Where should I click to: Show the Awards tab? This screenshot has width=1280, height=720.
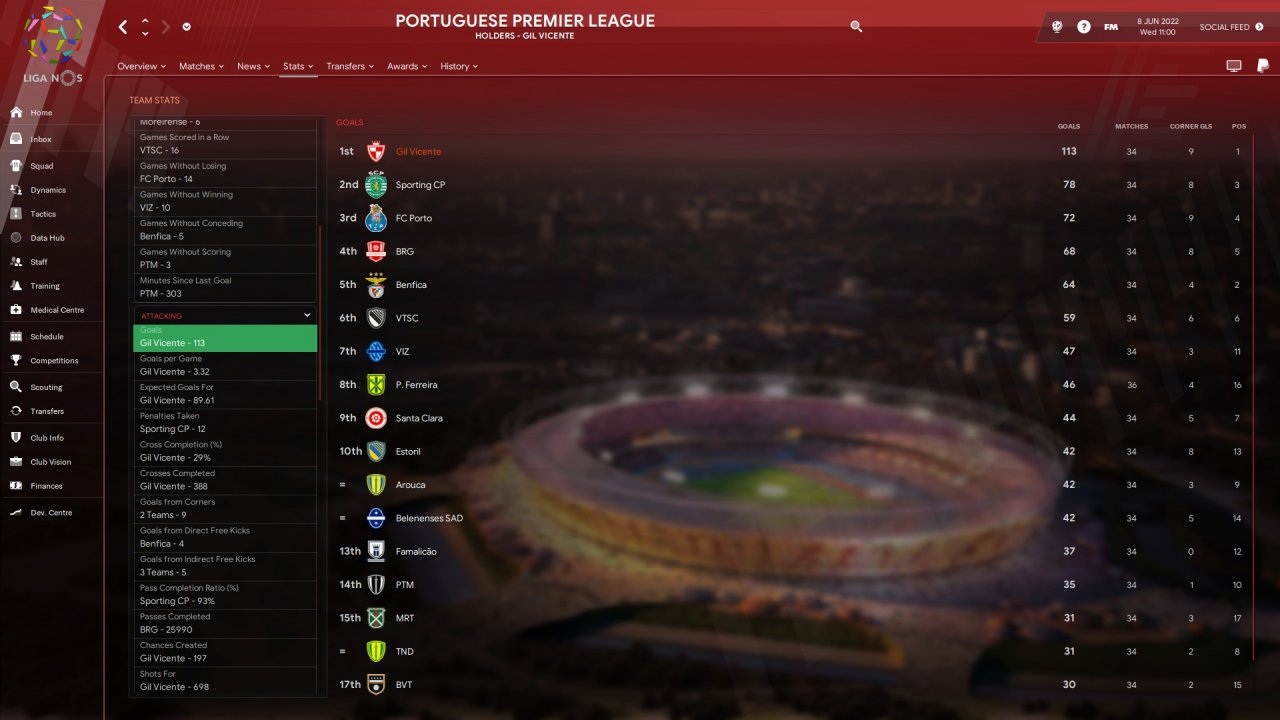[x=407, y=66]
